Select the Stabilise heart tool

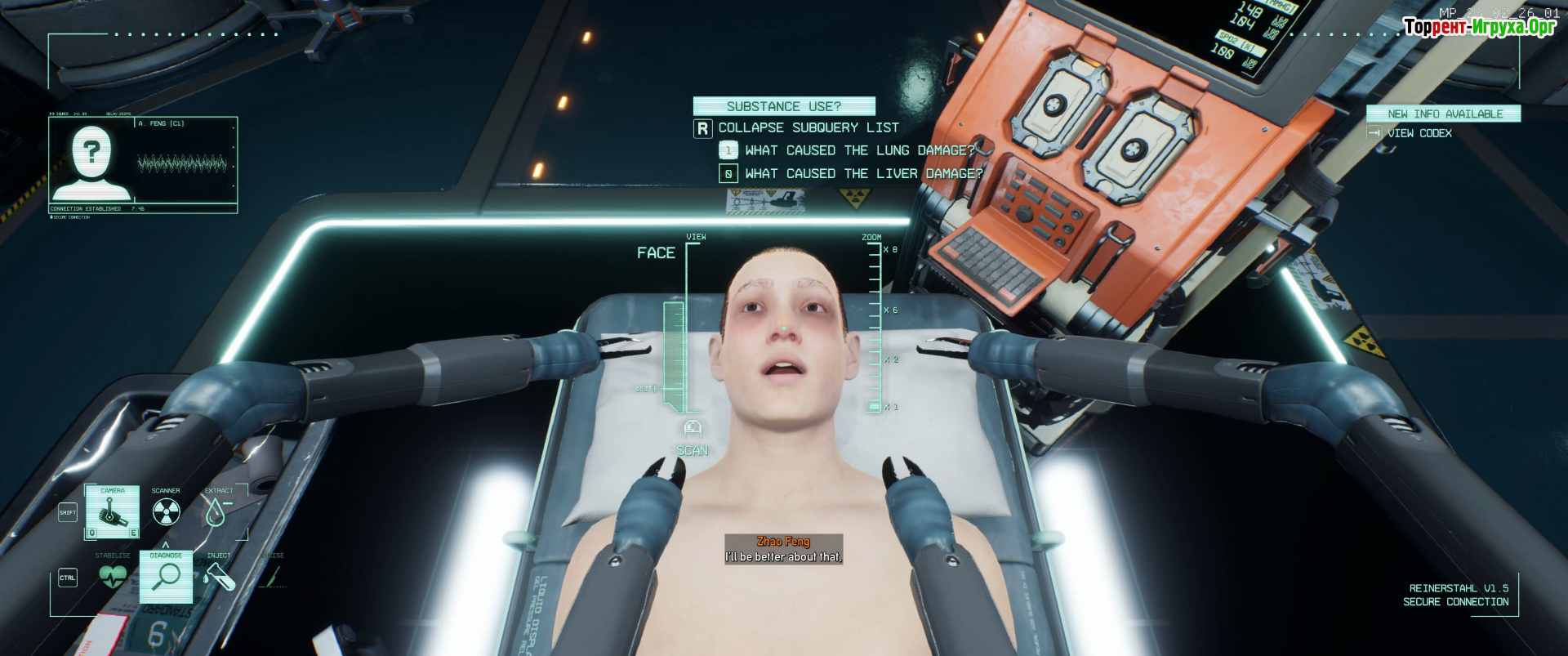113,576
